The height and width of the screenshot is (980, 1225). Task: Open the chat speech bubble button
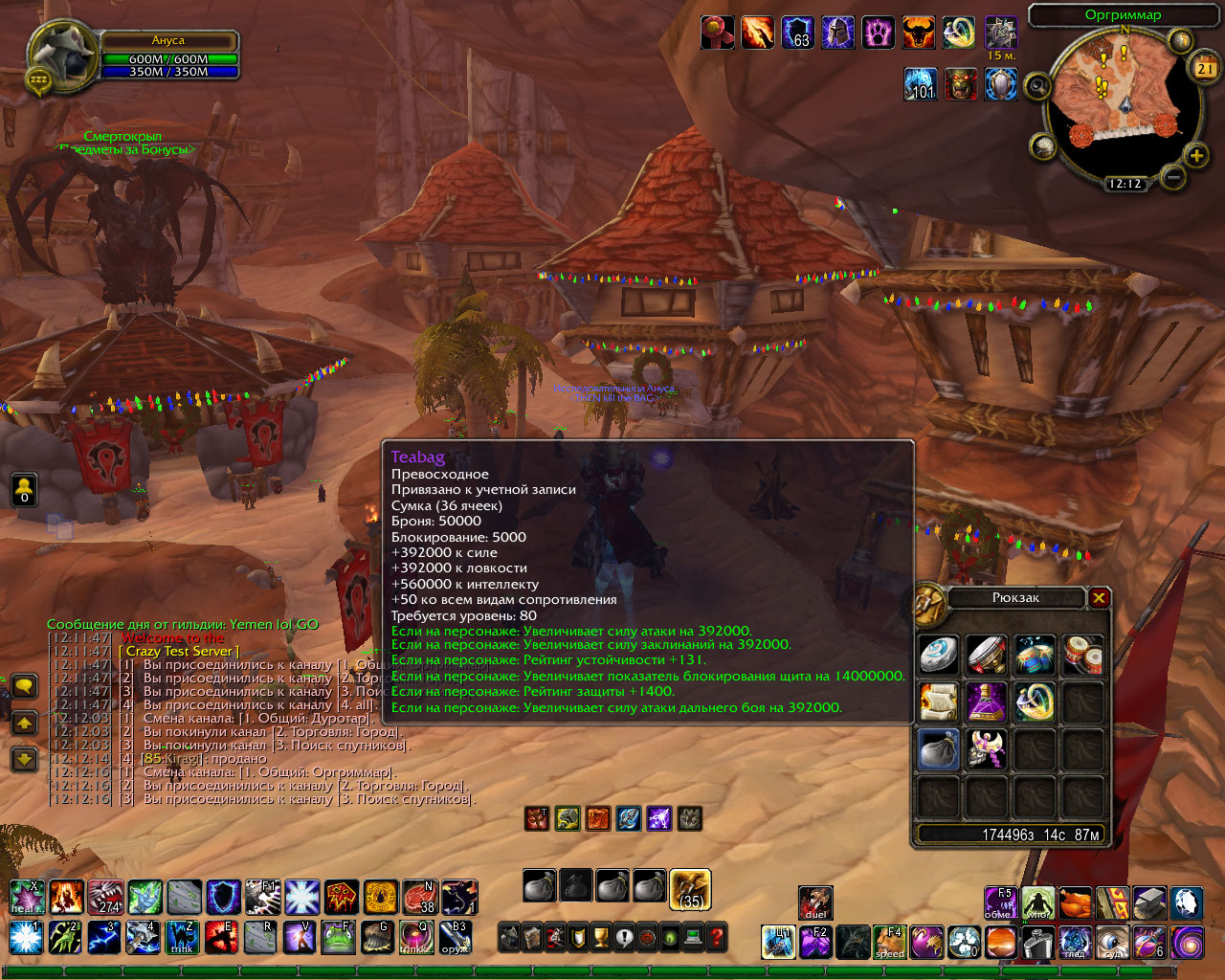click(24, 685)
